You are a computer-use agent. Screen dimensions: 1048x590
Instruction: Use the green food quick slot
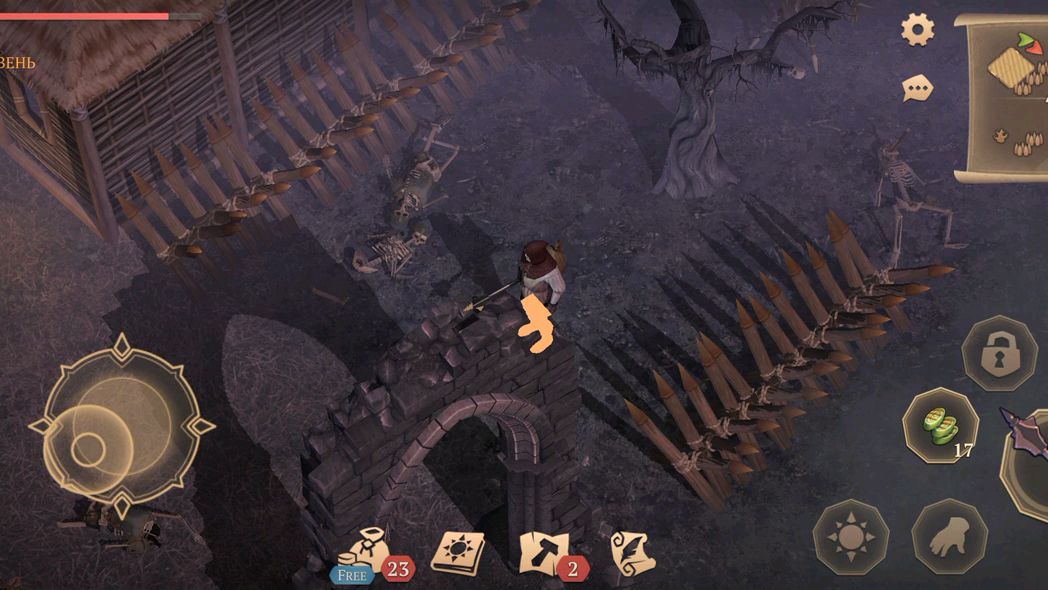[939, 425]
